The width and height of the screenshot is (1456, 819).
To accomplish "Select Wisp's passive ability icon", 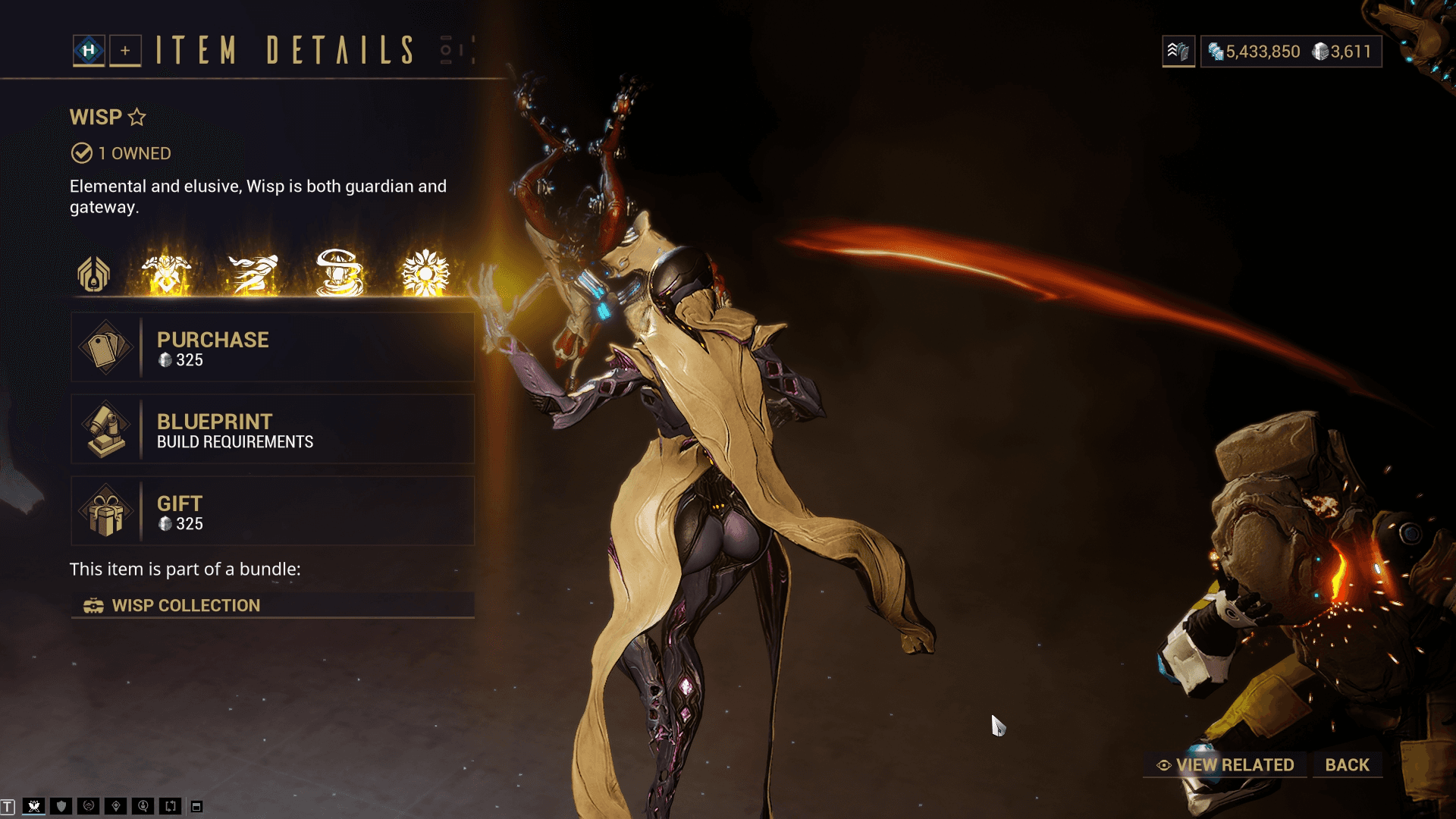I will pyautogui.click(x=94, y=273).
